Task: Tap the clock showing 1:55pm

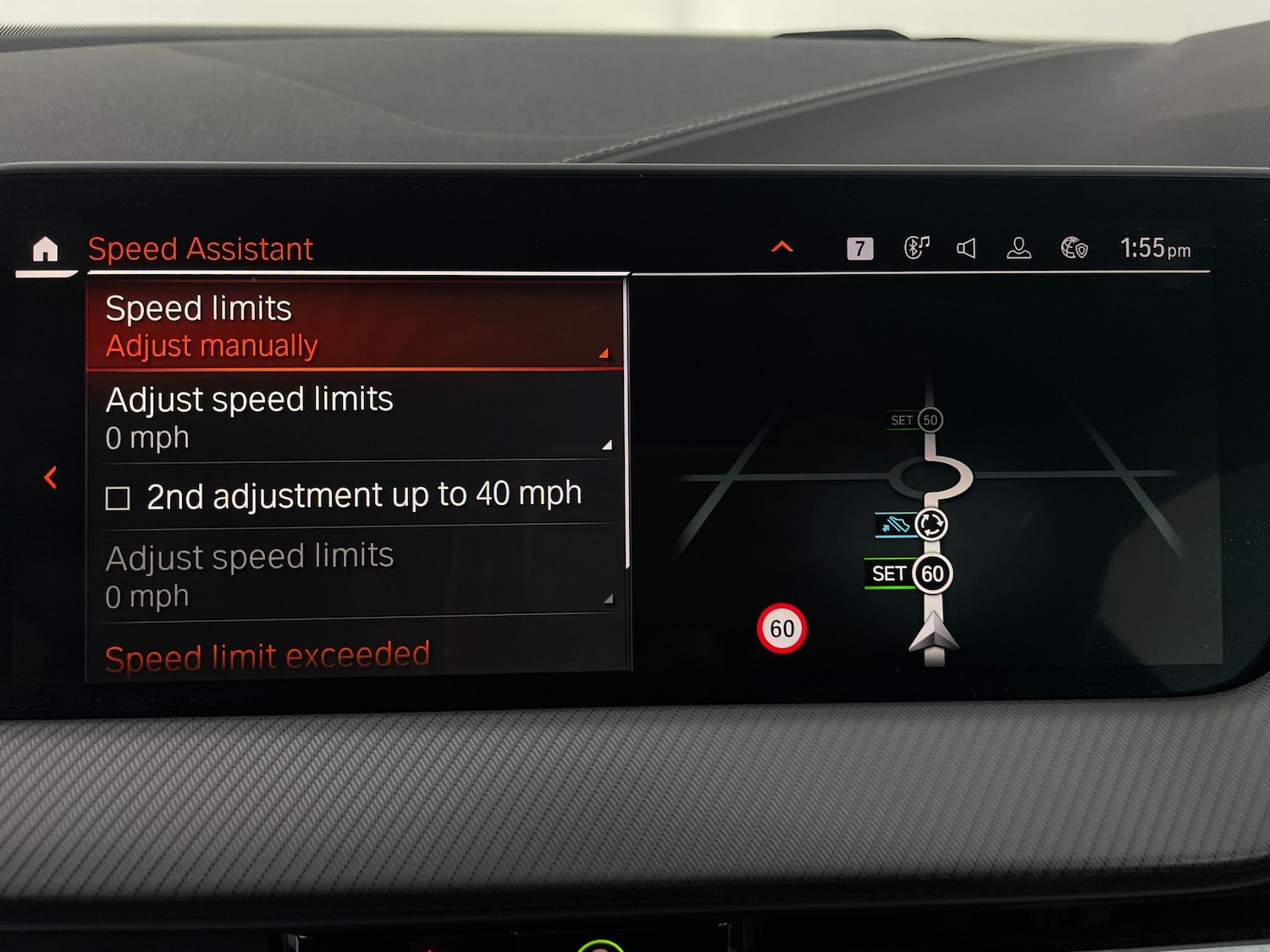Action: click(x=1157, y=247)
